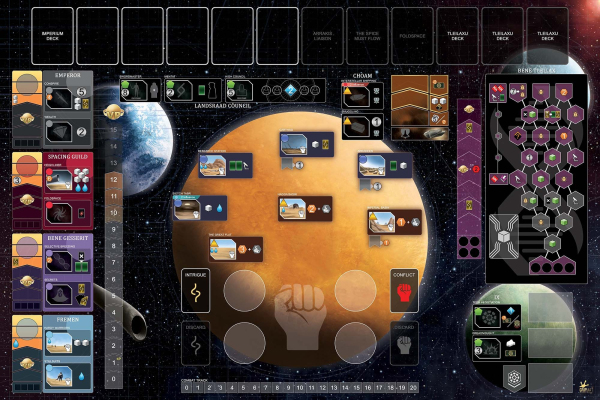Select the CHOAM contract space

pos(364,109)
